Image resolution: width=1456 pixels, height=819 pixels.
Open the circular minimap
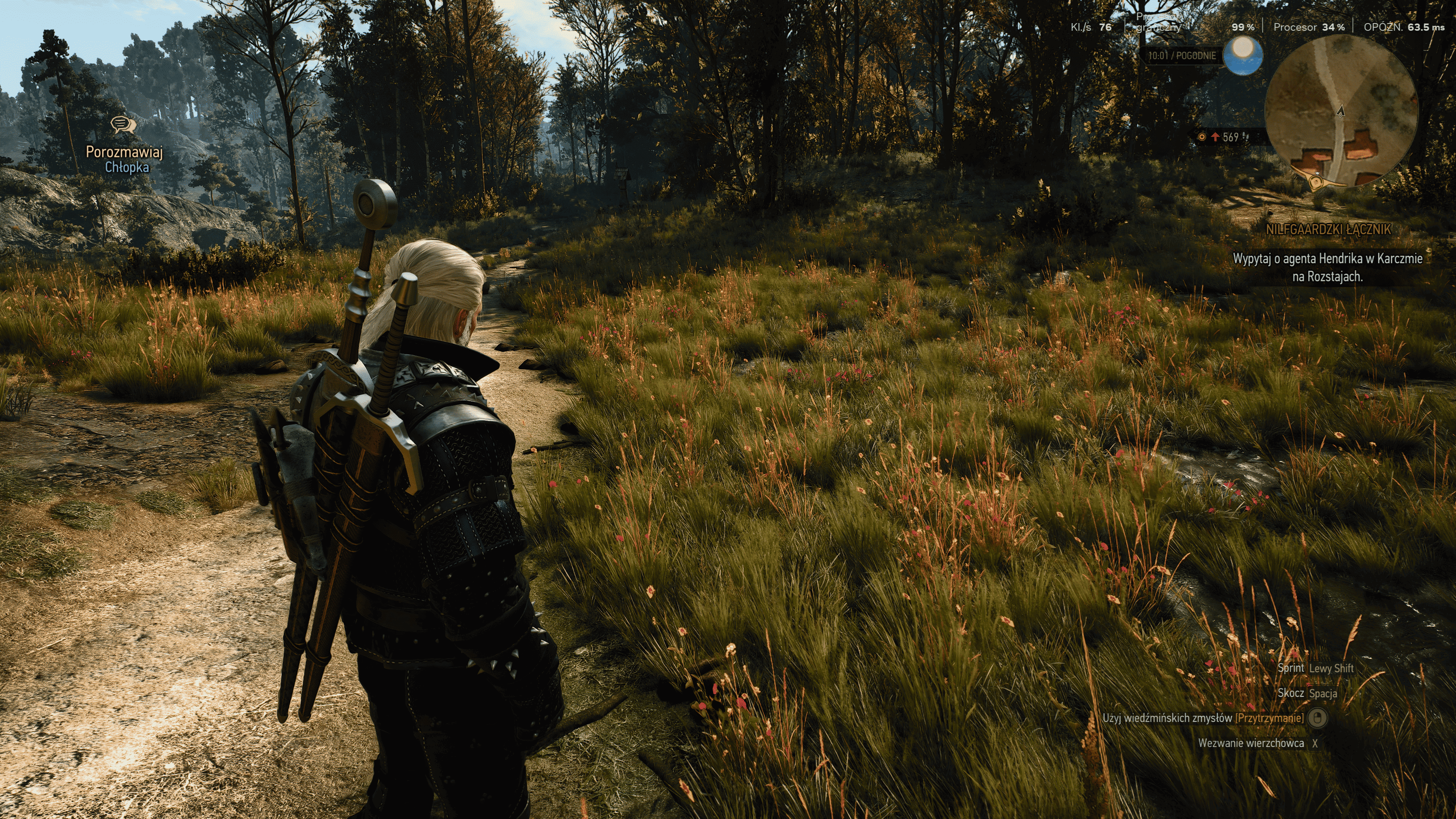(1341, 110)
